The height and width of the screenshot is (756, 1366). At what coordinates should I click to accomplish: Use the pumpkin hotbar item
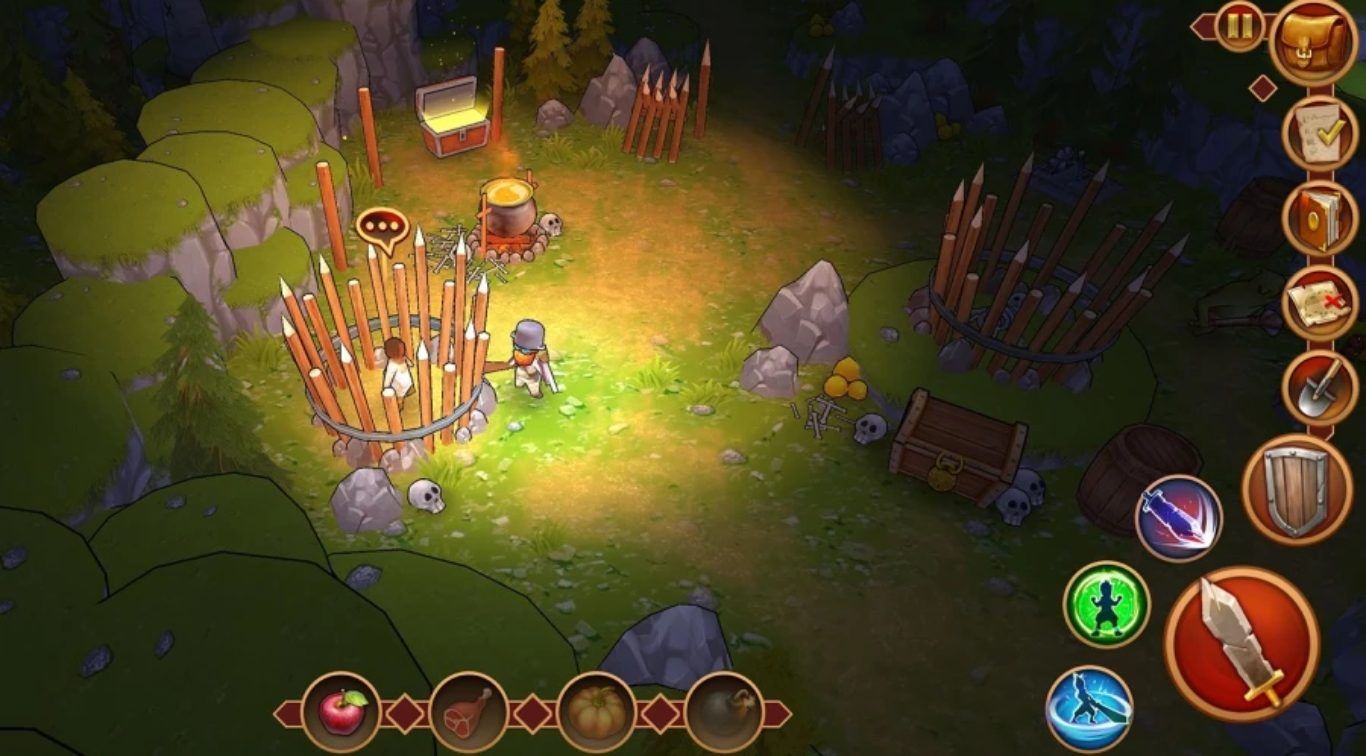[x=596, y=712]
